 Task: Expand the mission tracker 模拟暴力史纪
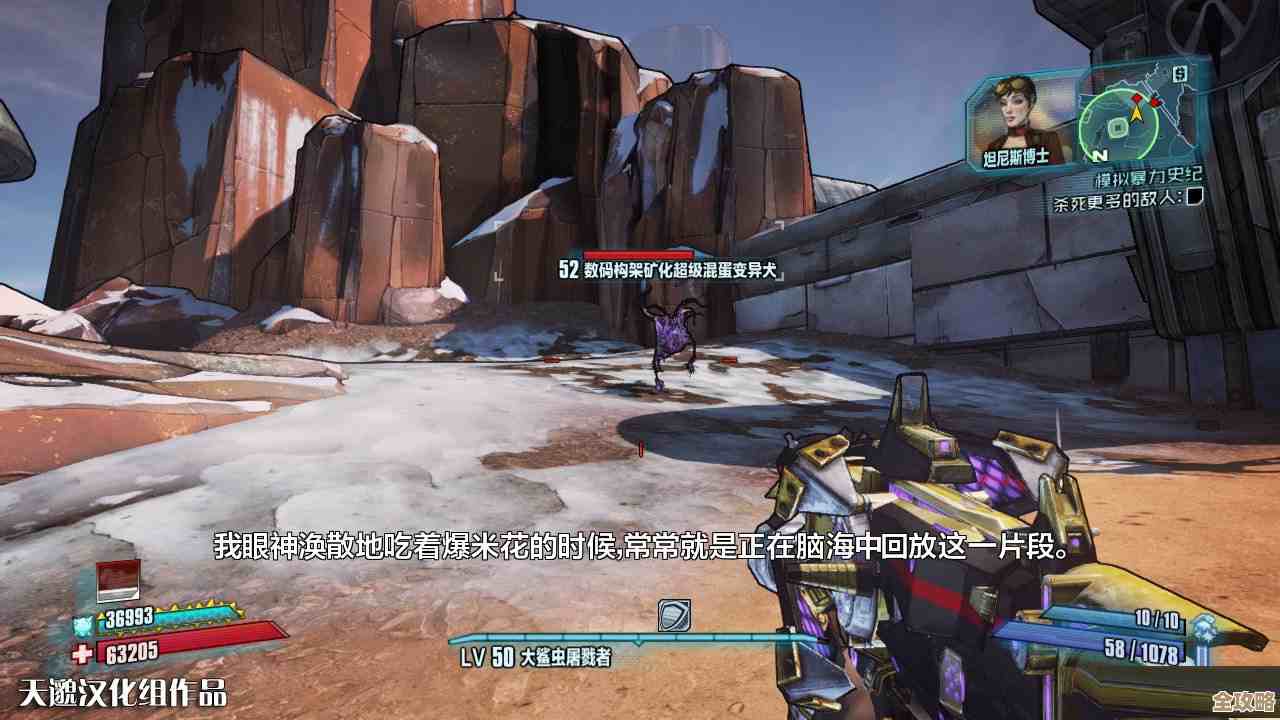coord(1149,177)
